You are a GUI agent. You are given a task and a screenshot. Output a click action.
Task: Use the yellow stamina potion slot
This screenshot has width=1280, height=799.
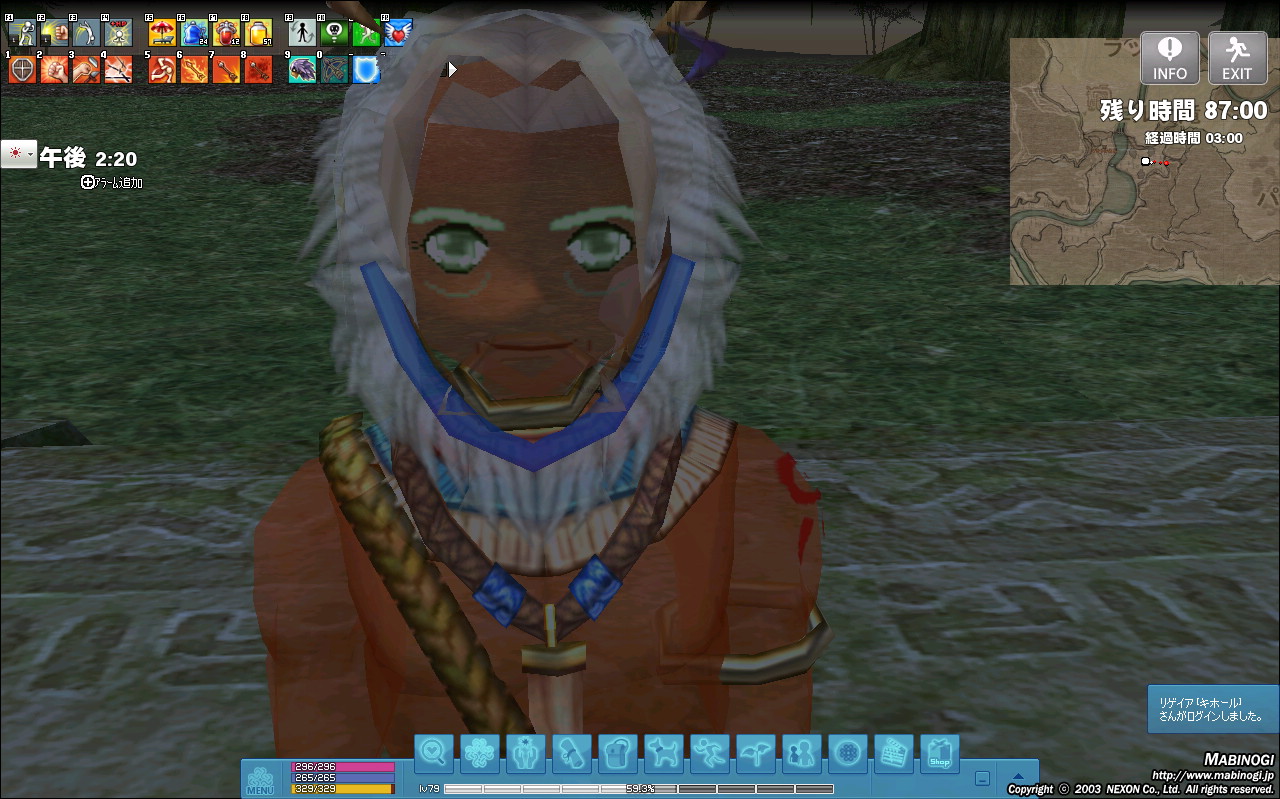click(x=258, y=33)
